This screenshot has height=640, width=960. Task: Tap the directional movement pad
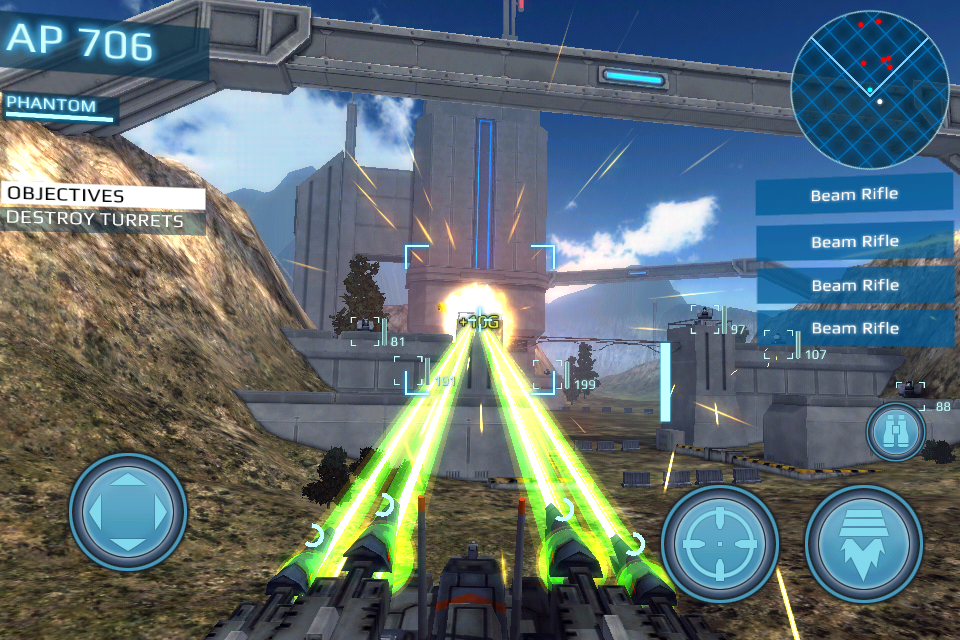pos(128,512)
